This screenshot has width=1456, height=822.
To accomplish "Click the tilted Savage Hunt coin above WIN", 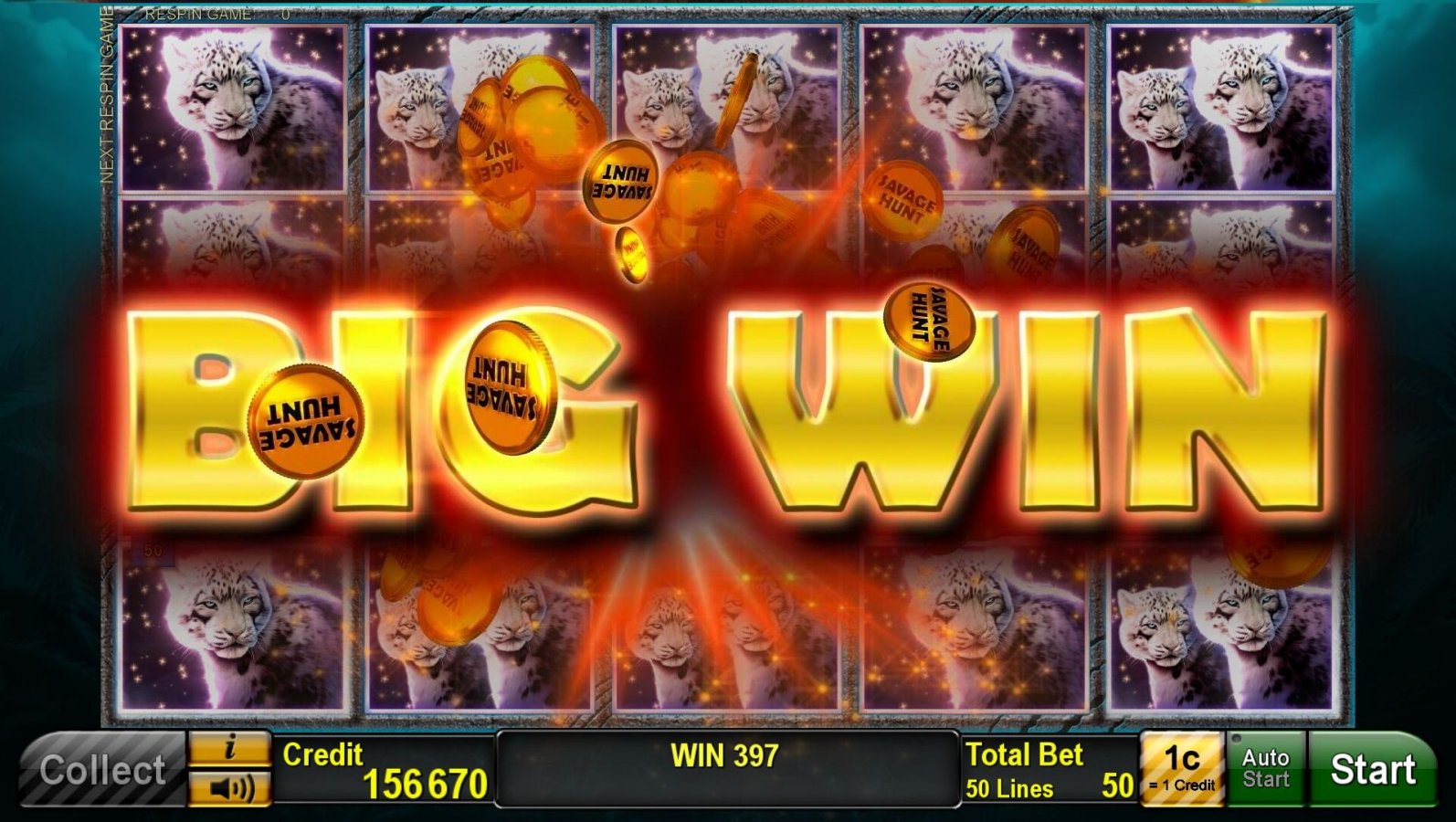I will [x=929, y=319].
